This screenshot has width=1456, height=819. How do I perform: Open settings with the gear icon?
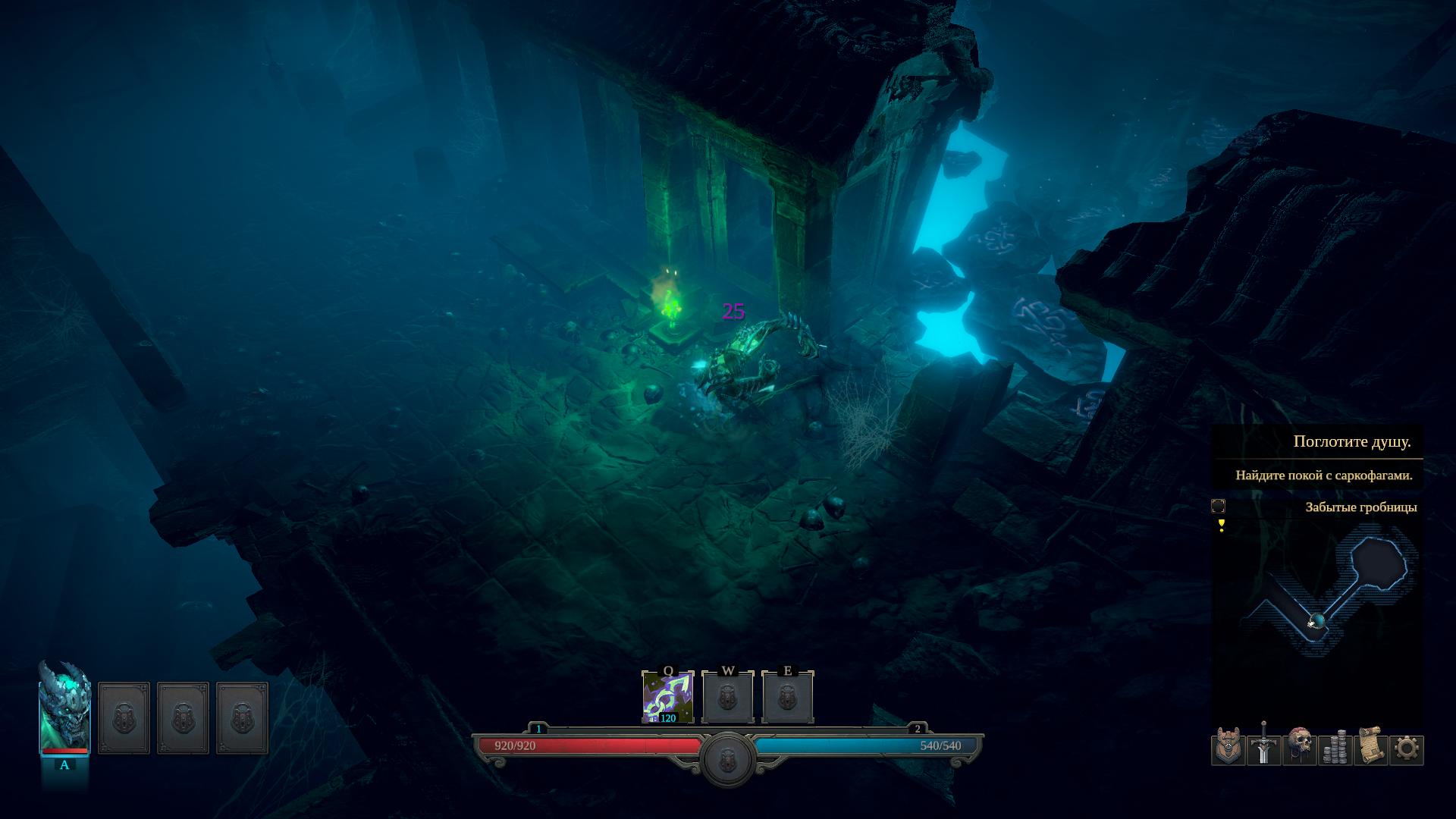pos(1406,749)
